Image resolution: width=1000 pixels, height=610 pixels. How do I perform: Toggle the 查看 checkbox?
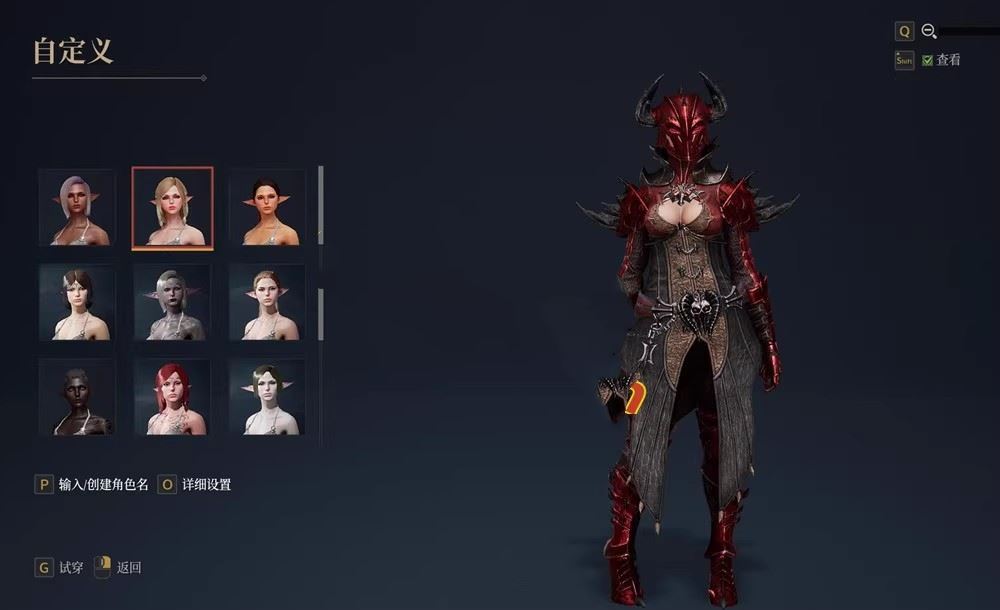928,60
